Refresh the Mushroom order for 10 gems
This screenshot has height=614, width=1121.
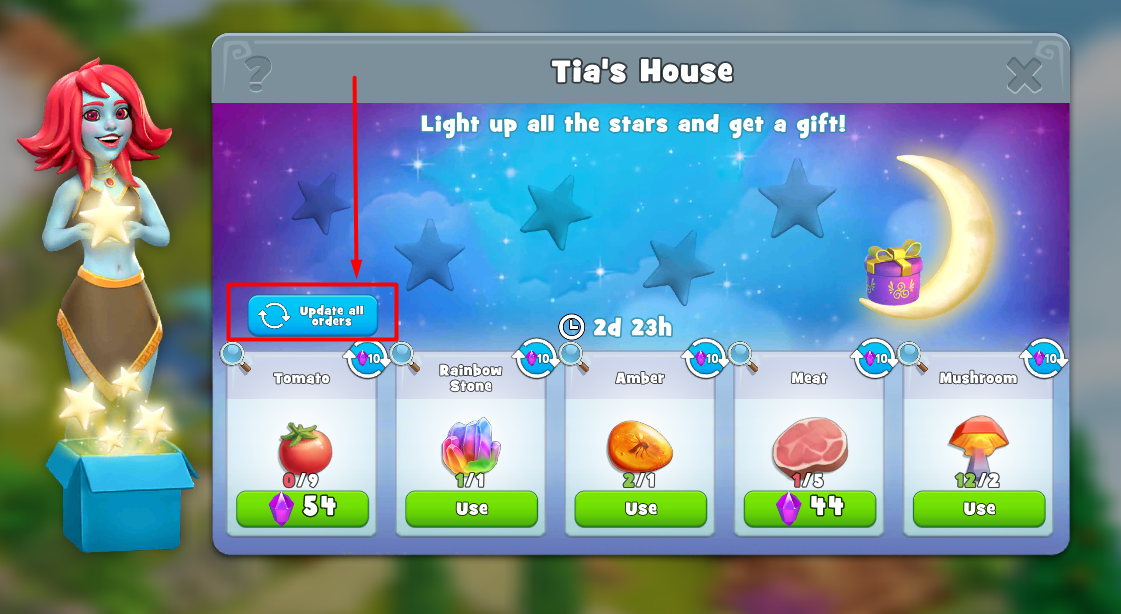[x=1045, y=358]
